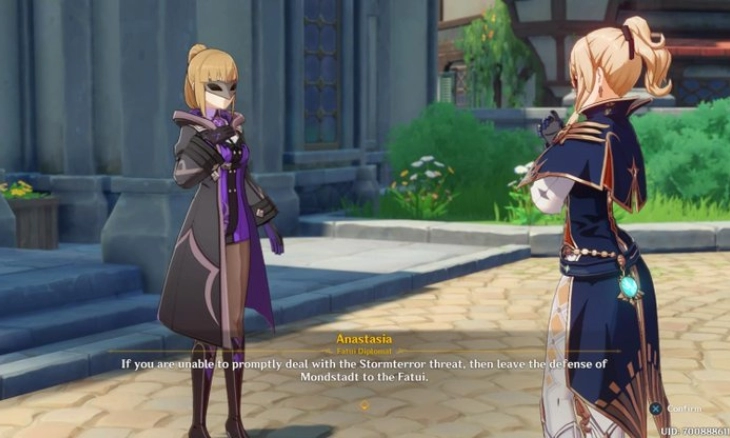Click the gold dialogue continue arrow
This screenshot has height=438, width=730.
(x=364, y=405)
